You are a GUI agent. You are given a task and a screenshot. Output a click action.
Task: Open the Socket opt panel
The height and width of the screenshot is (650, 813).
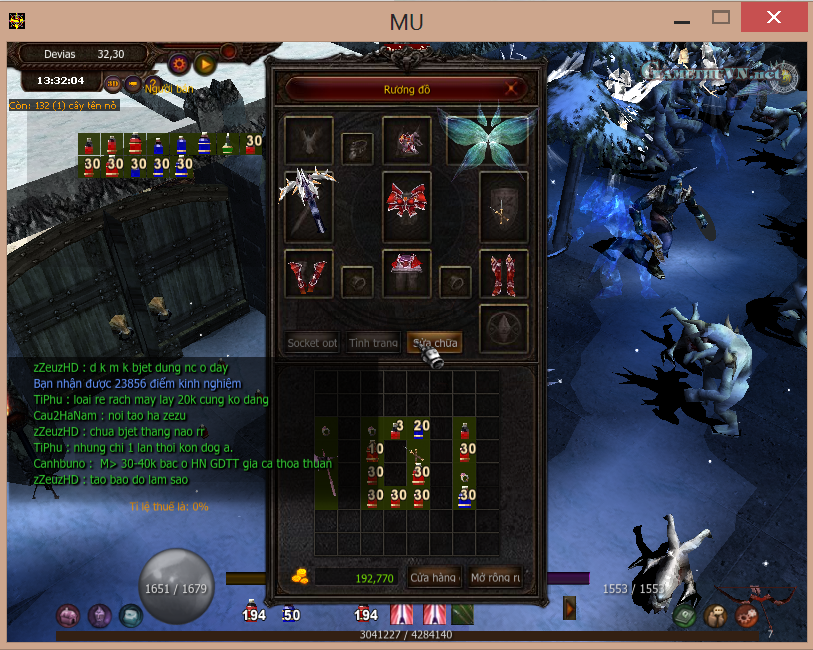(x=312, y=343)
